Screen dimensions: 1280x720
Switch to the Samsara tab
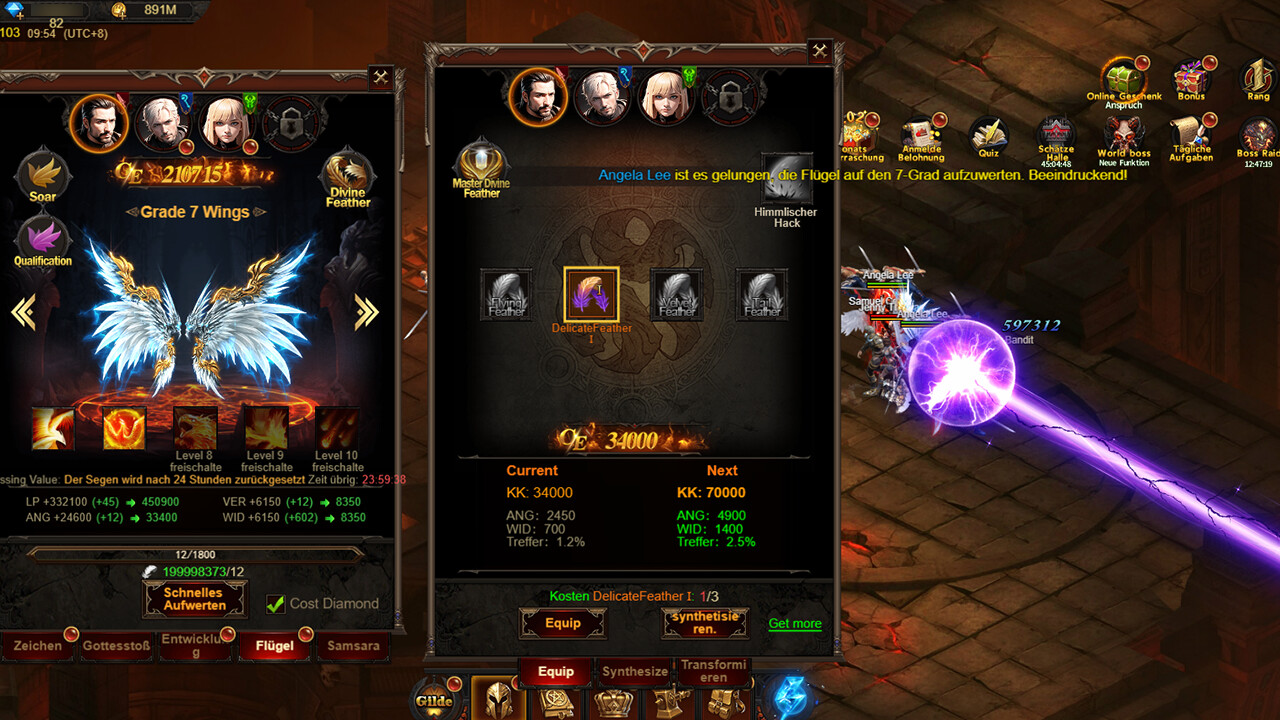click(x=352, y=646)
